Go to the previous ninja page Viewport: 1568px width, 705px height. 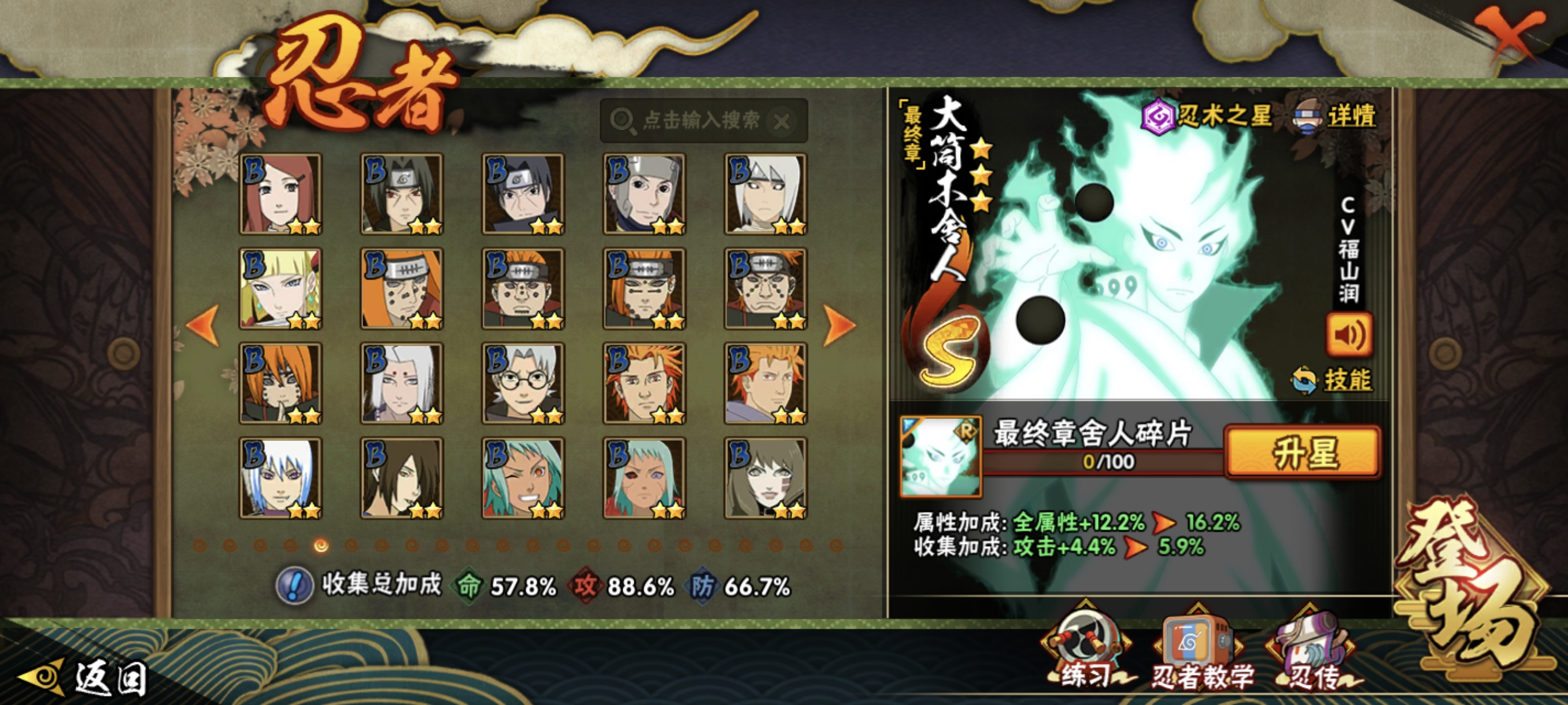tap(203, 325)
